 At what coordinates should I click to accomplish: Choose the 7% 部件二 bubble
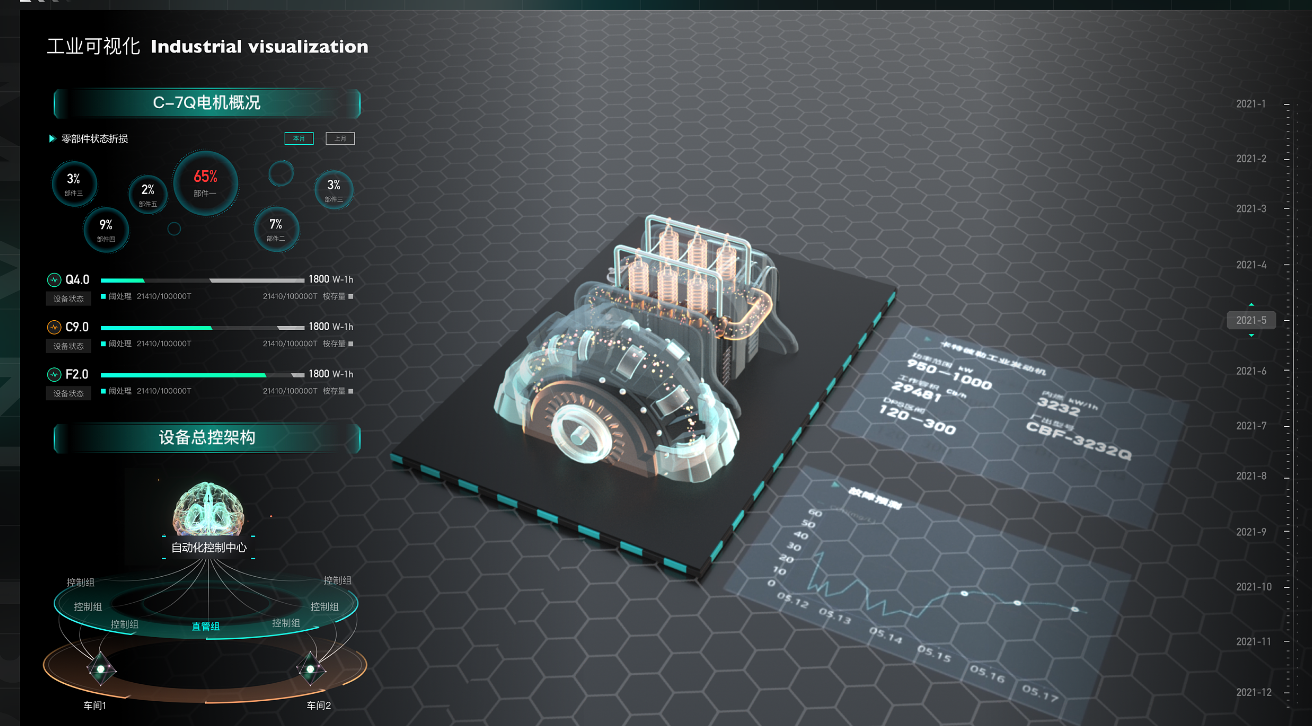[x=276, y=229]
